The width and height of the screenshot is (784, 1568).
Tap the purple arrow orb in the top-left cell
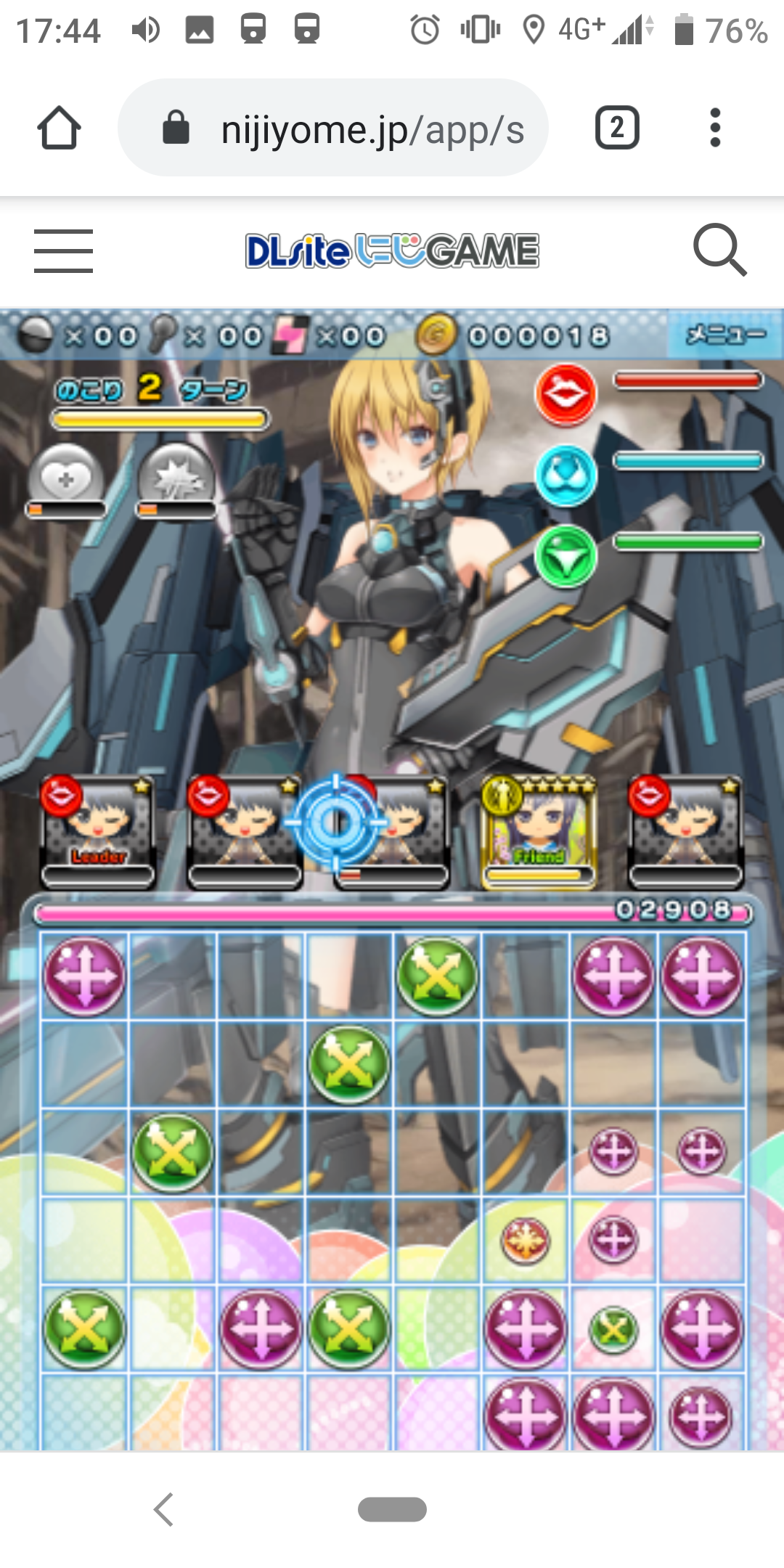(x=84, y=975)
